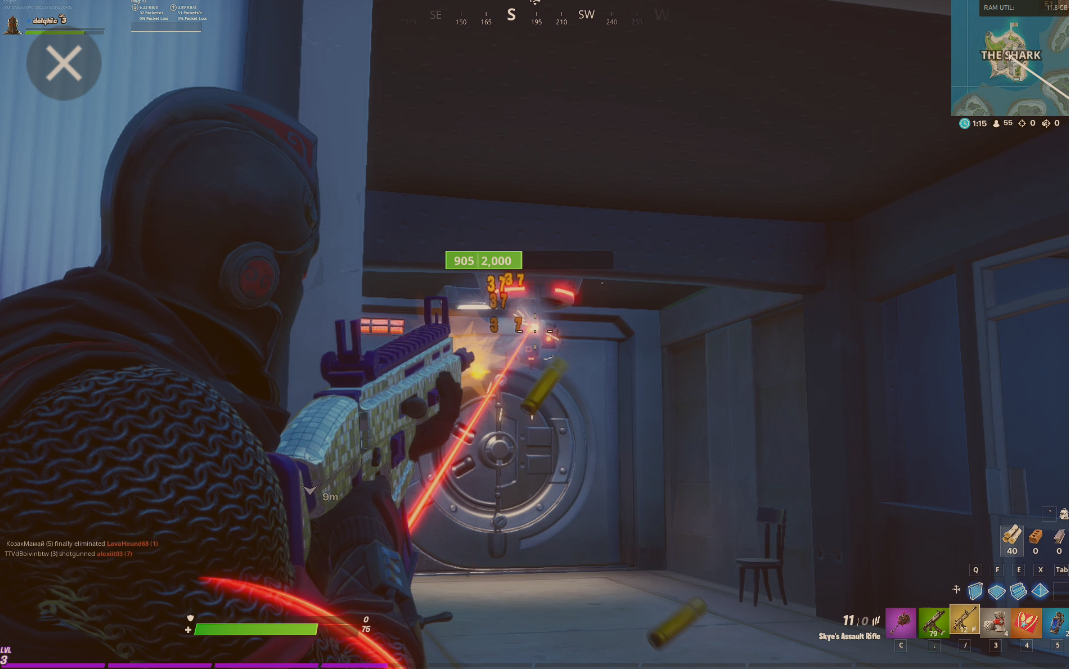Image resolution: width=1069 pixels, height=669 pixels.
Task: Choose the wall building piece
Action: click(x=975, y=591)
